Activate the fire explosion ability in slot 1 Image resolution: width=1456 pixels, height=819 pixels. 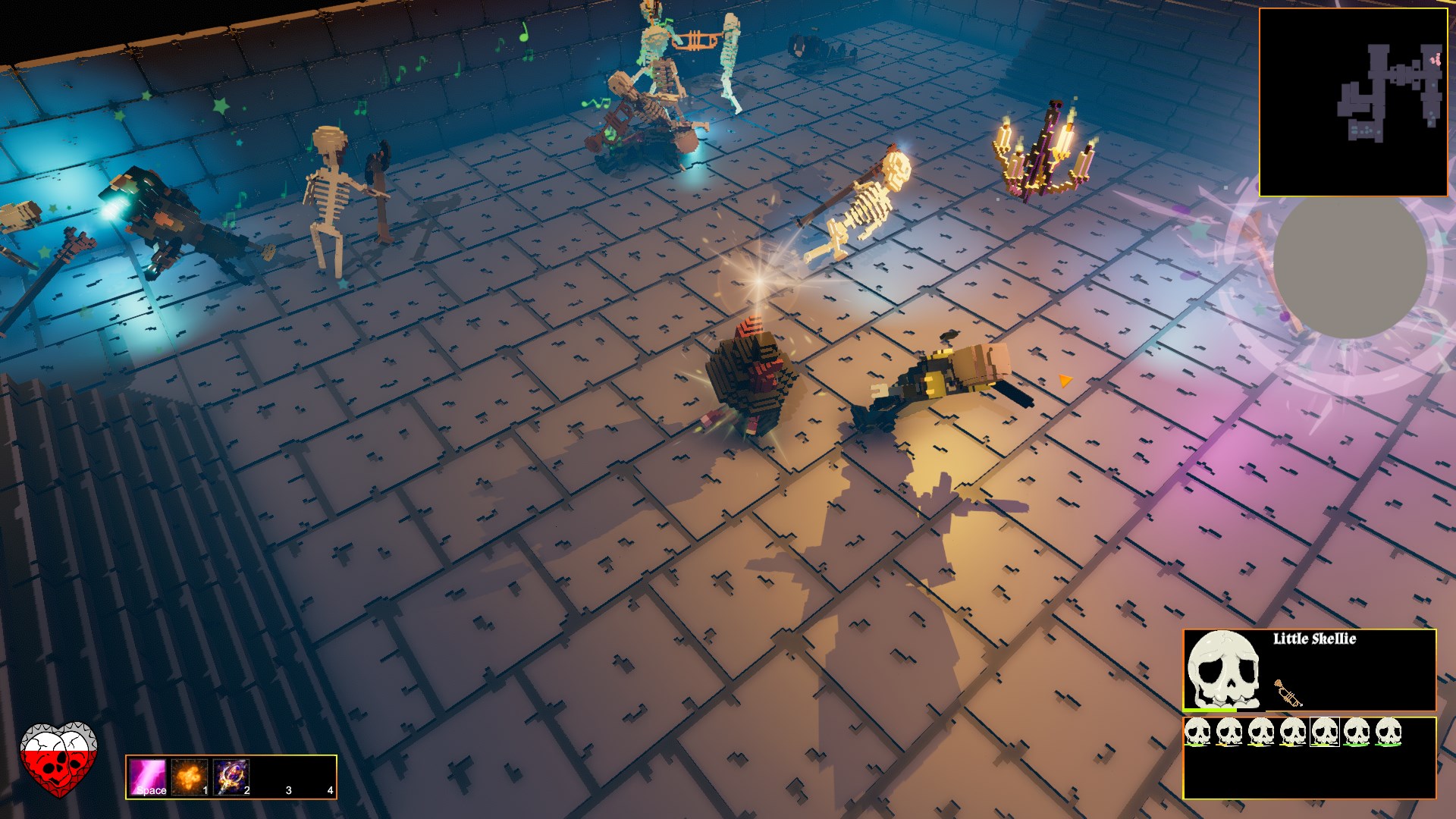click(190, 777)
